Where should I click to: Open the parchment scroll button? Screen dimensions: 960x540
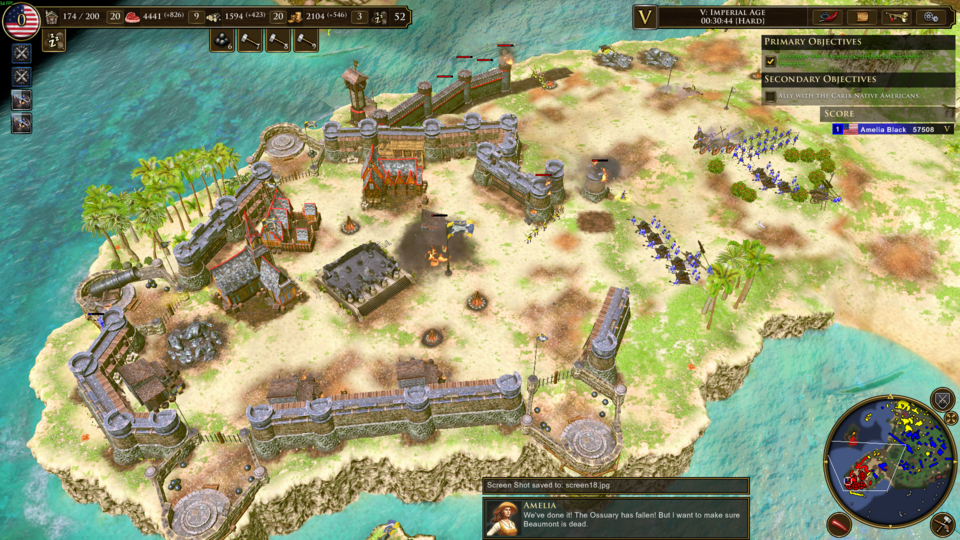point(862,17)
